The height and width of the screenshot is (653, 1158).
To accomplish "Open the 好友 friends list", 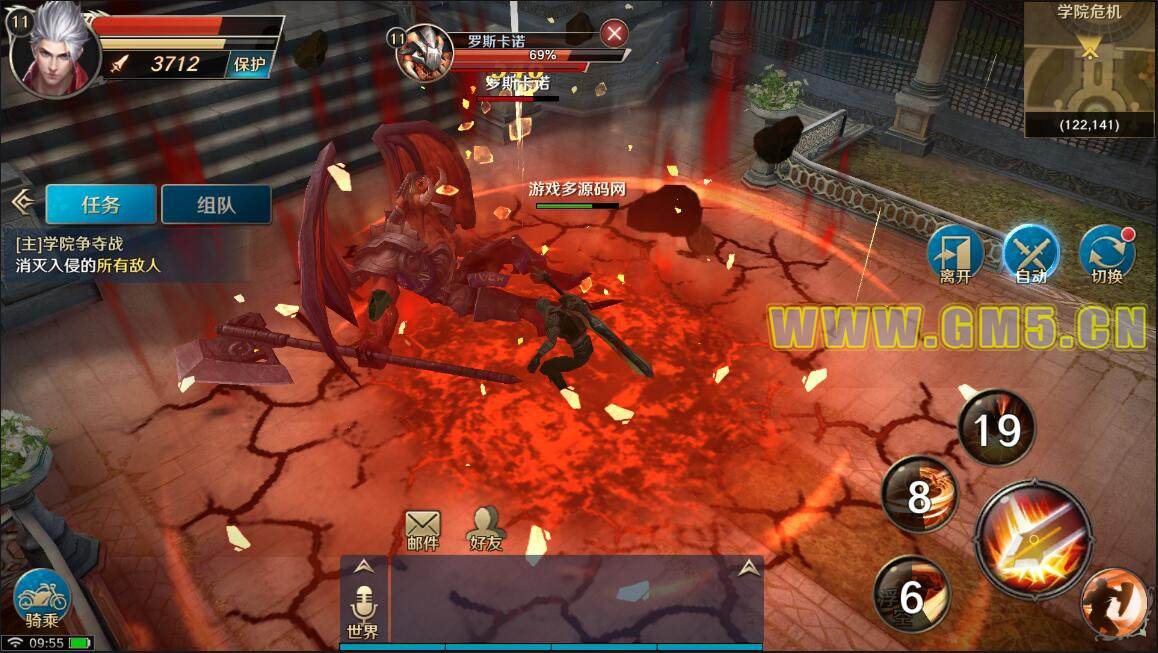I will click(x=485, y=530).
